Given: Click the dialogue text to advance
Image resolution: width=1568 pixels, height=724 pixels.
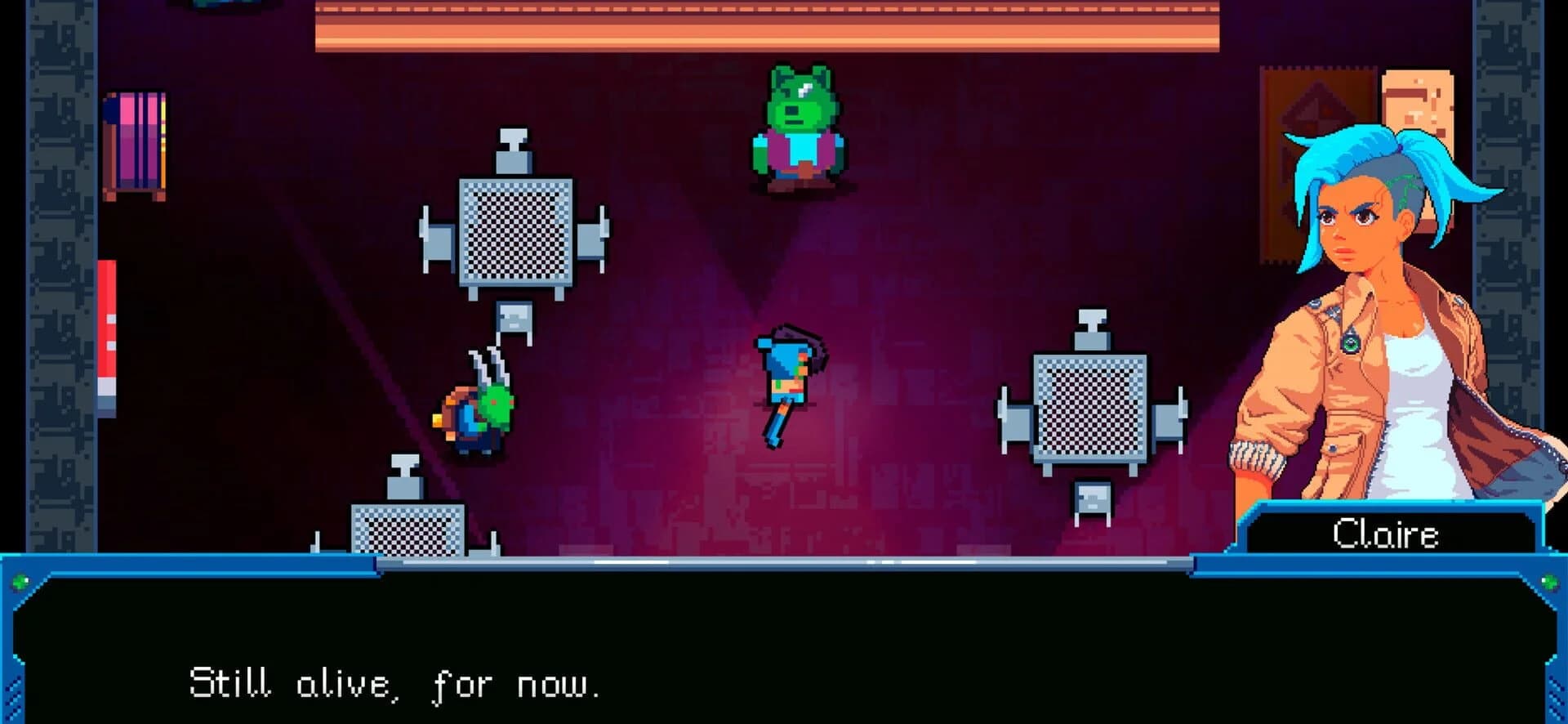Looking at the screenshot, I should click(x=396, y=682).
